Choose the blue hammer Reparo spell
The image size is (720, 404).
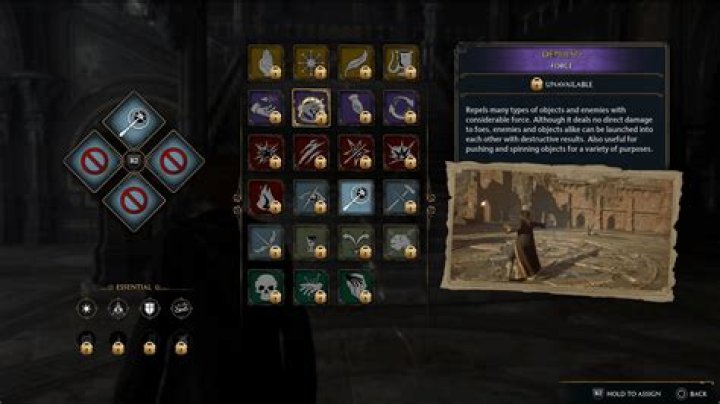400,196
